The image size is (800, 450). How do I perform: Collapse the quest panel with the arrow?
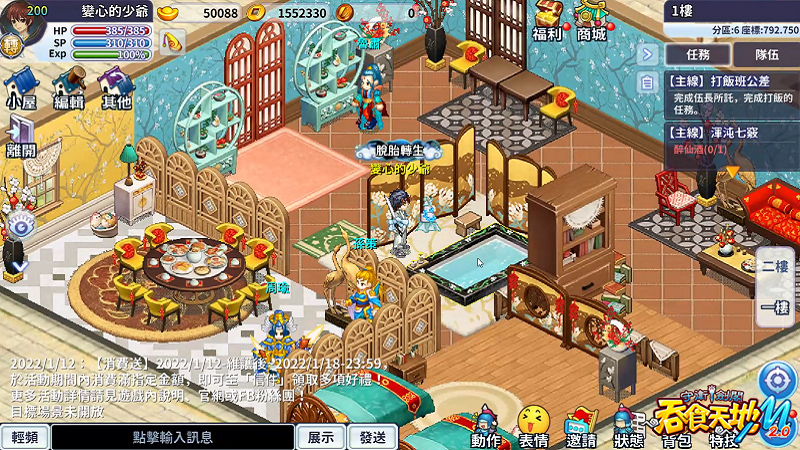click(647, 53)
